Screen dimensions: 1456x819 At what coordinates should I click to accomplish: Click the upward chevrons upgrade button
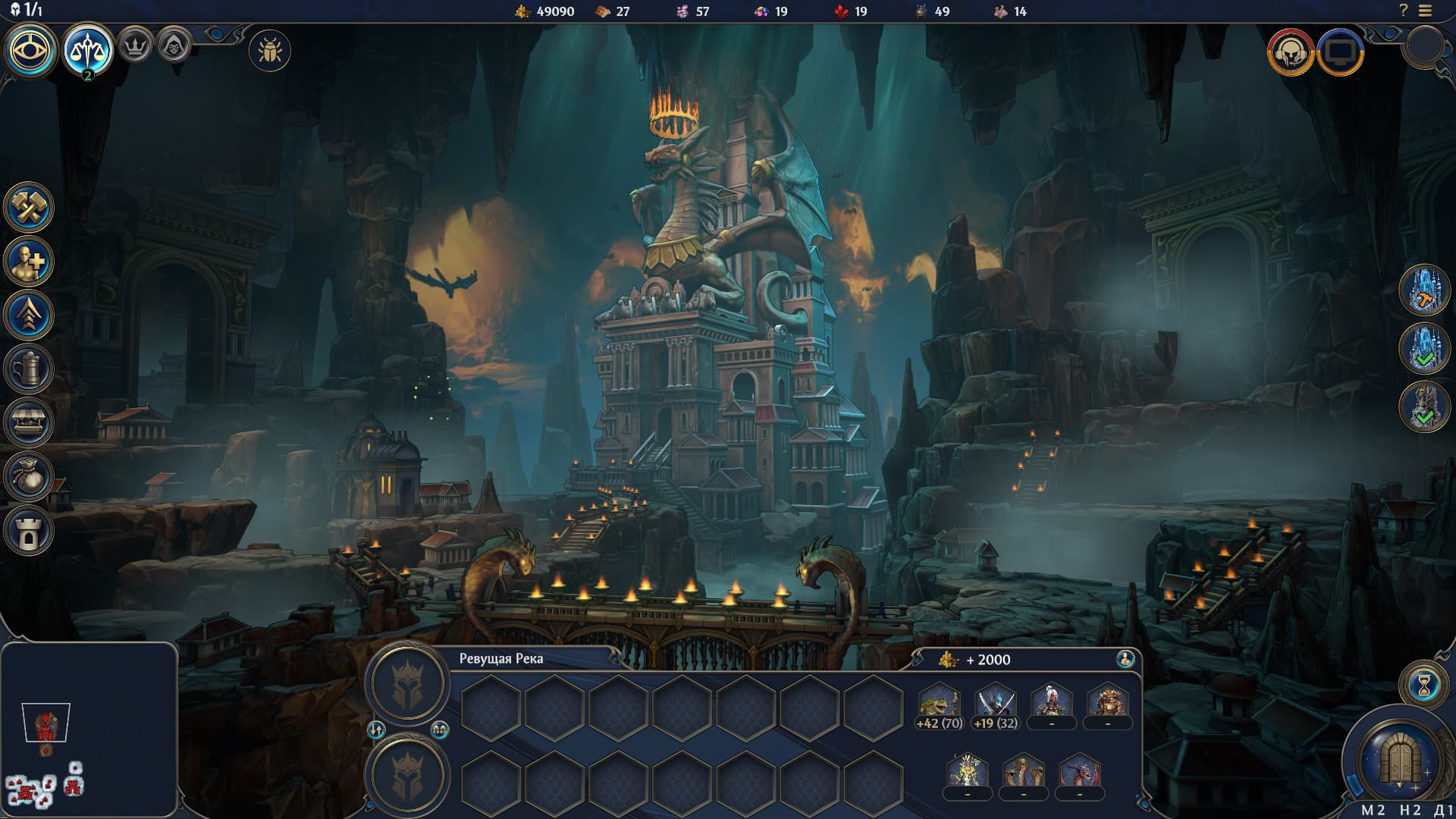pyautogui.click(x=29, y=315)
